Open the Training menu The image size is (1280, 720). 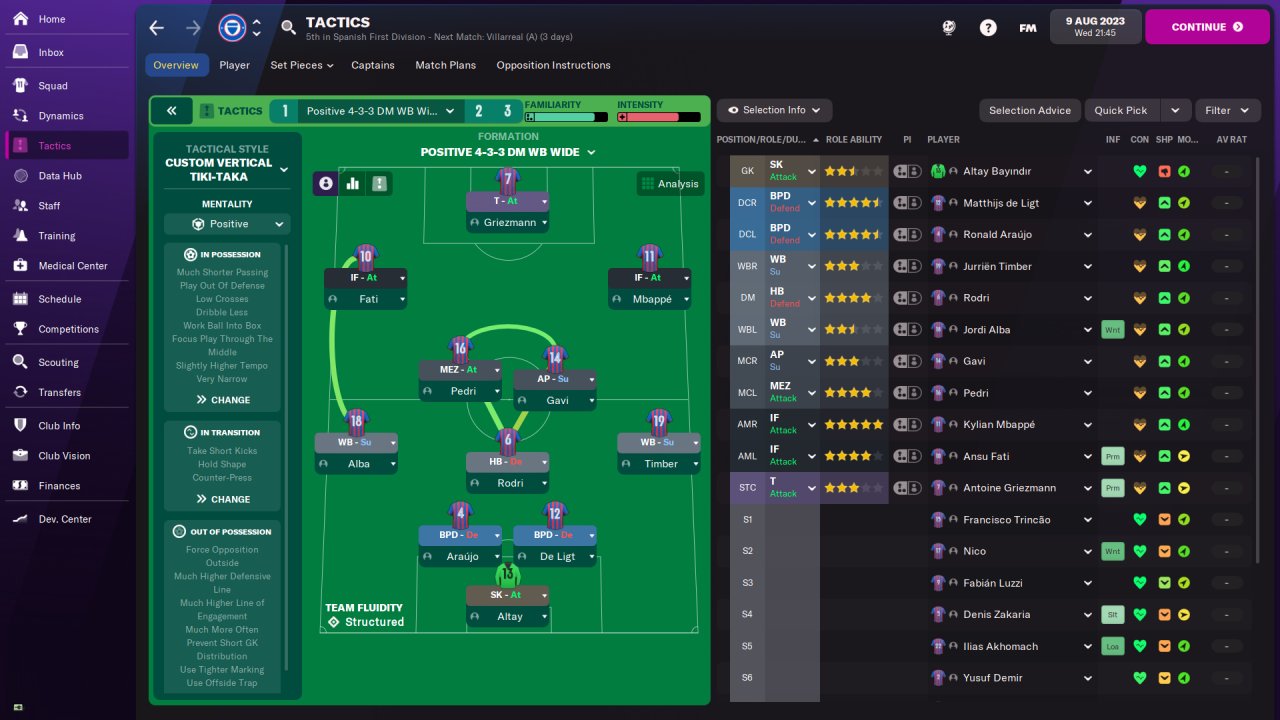[56, 236]
